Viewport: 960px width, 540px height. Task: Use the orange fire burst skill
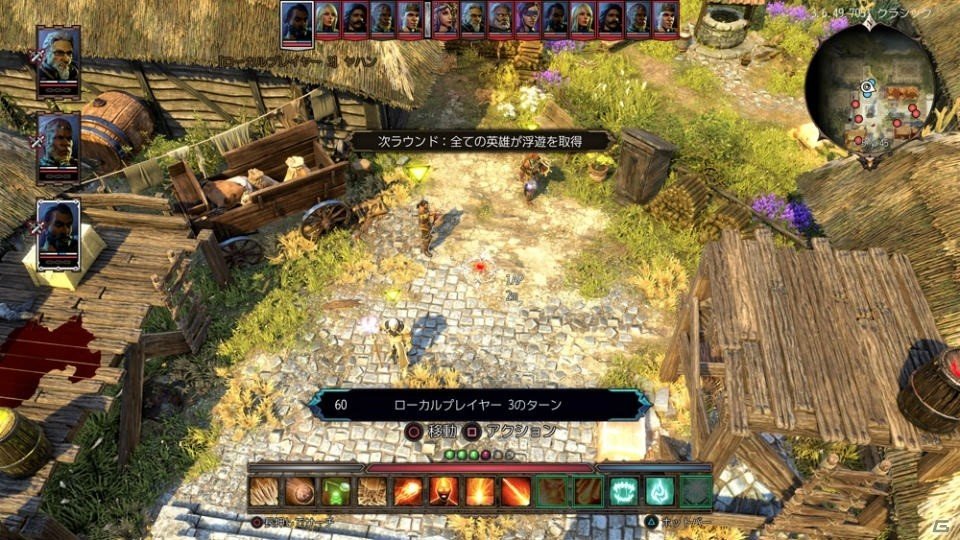click(479, 491)
